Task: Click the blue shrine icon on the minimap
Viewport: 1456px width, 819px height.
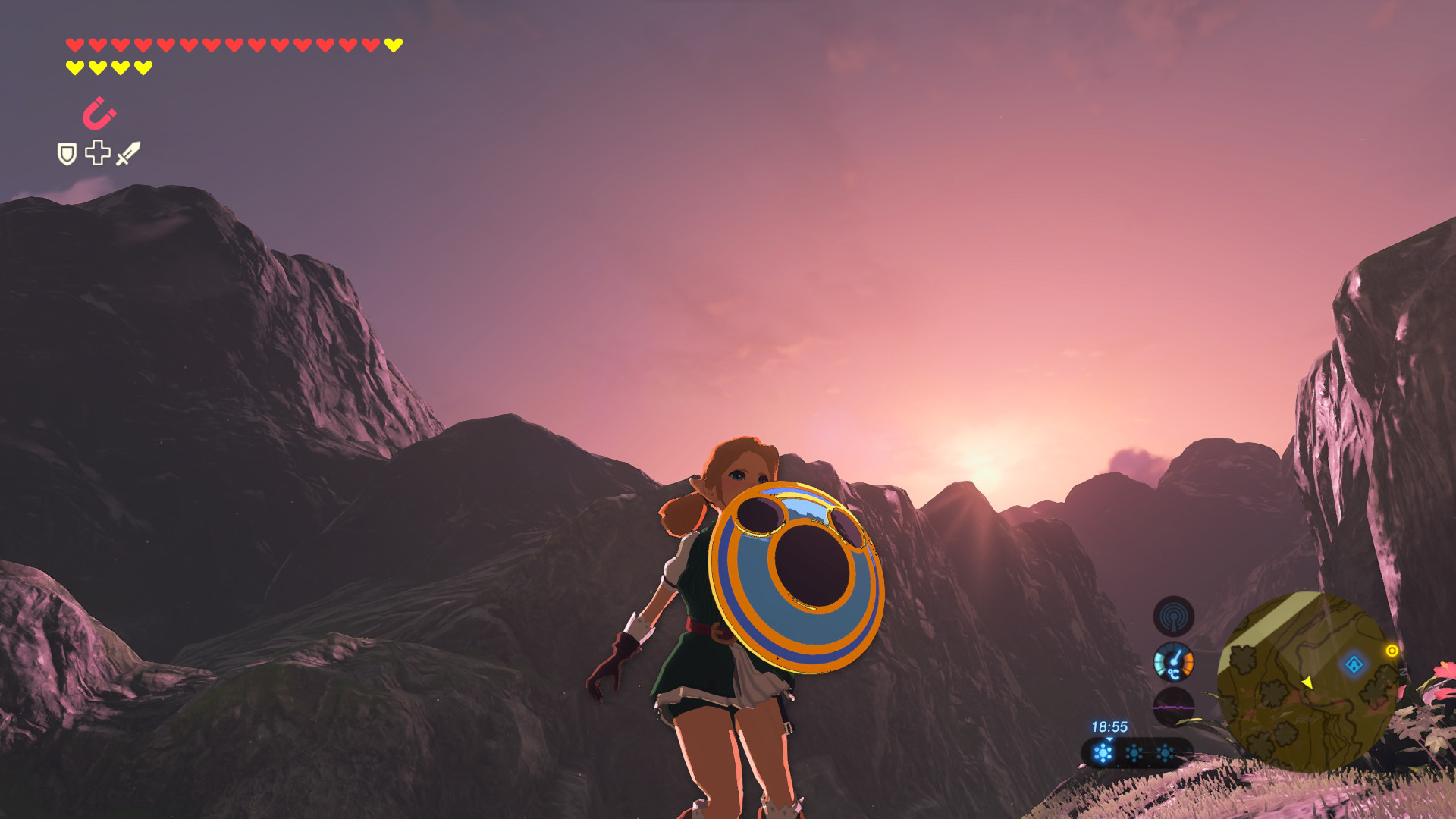Action: pyautogui.click(x=1355, y=664)
